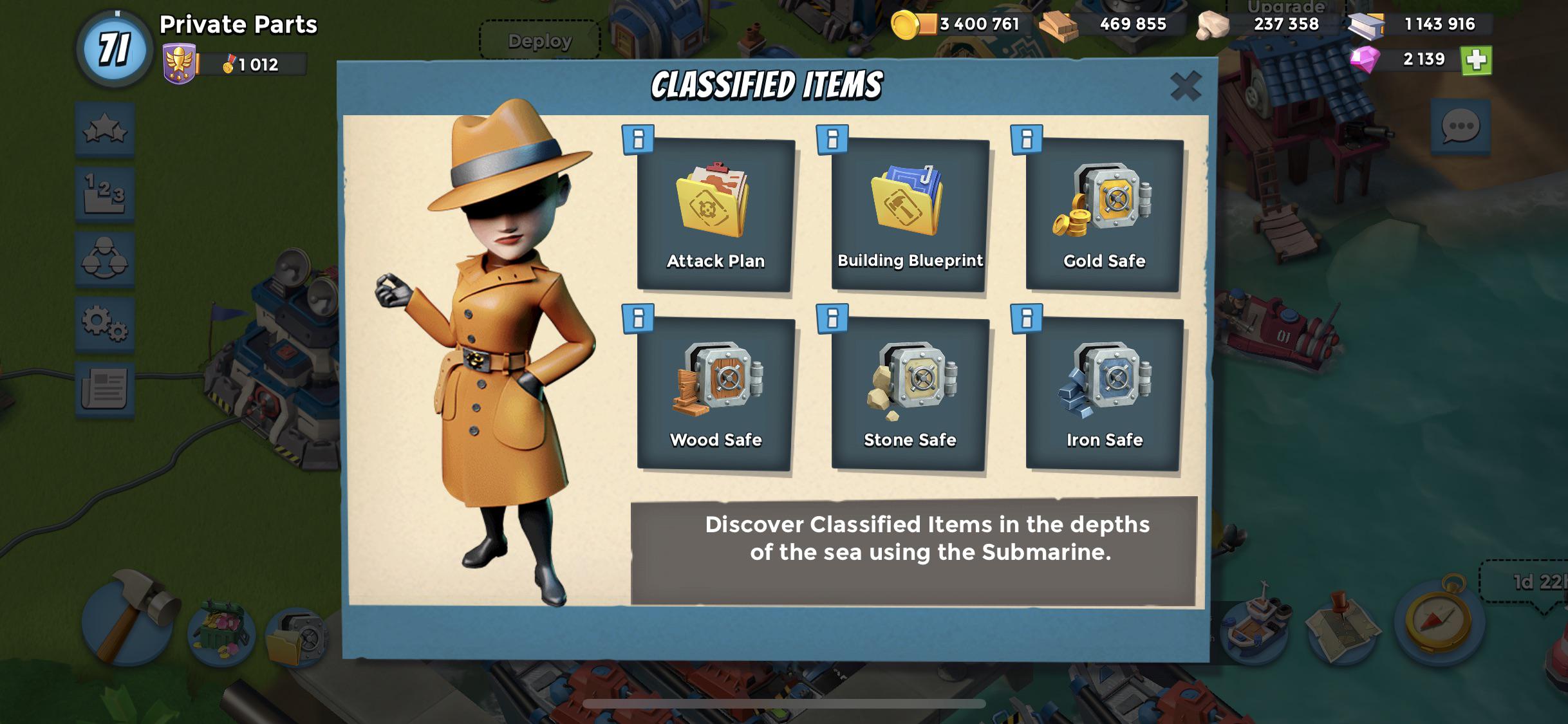Select the Gold Safe tile
The image size is (1568, 724).
point(1104,216)
